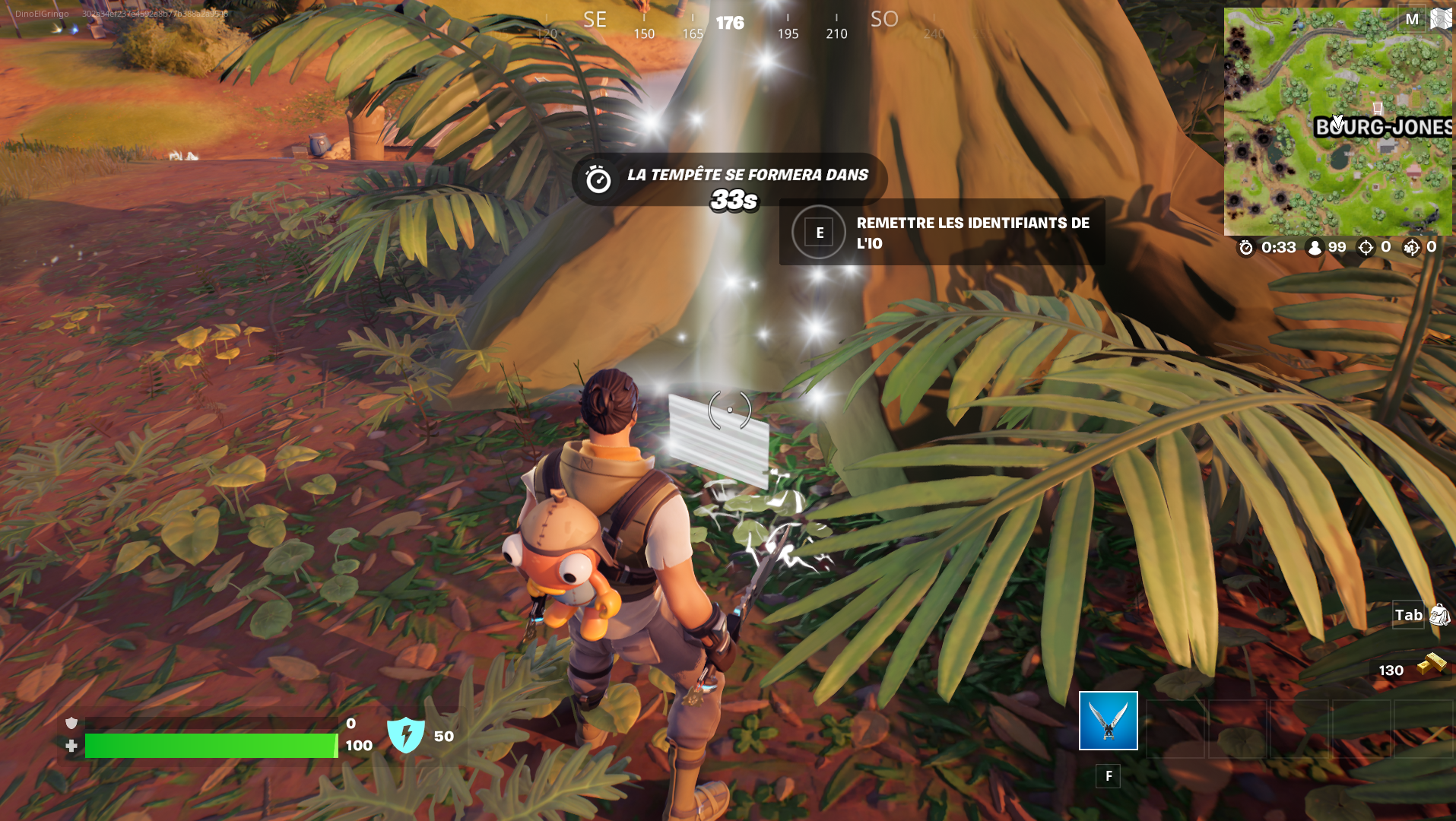Expand the minimap in the top-right corner

point(1338,122)
